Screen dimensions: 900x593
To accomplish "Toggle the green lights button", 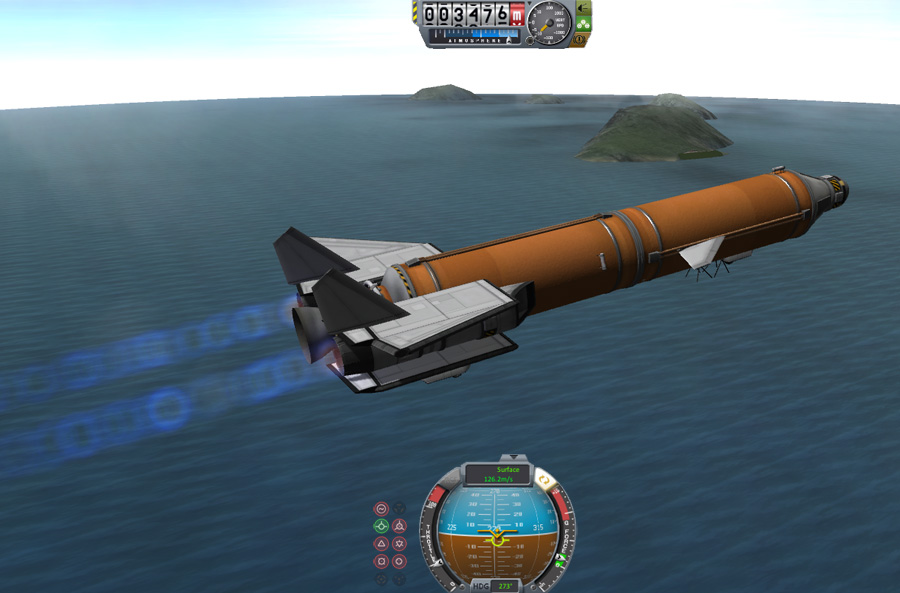I will click(583, 23).
